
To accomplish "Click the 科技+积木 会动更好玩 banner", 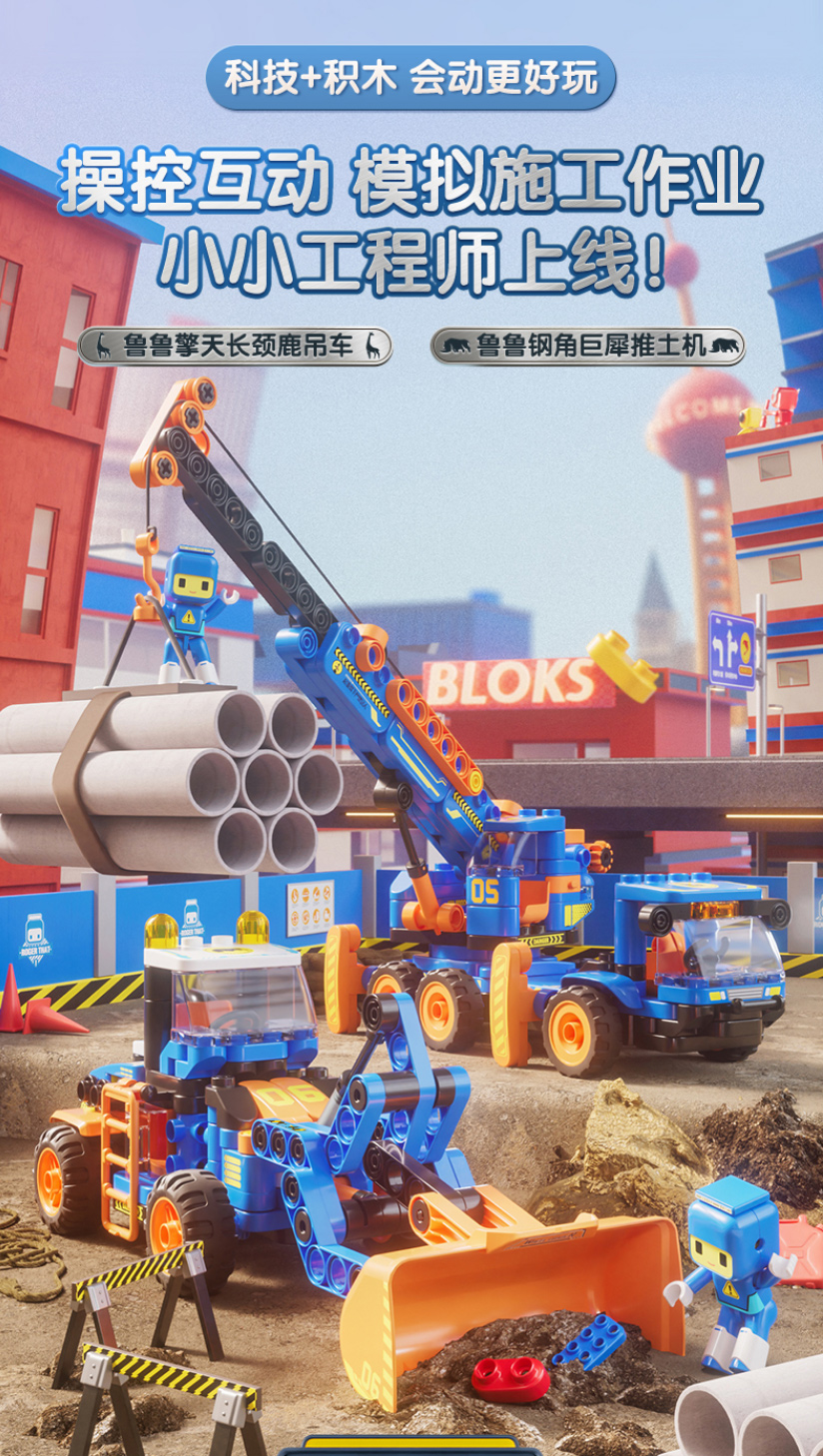I will [411, 78].
